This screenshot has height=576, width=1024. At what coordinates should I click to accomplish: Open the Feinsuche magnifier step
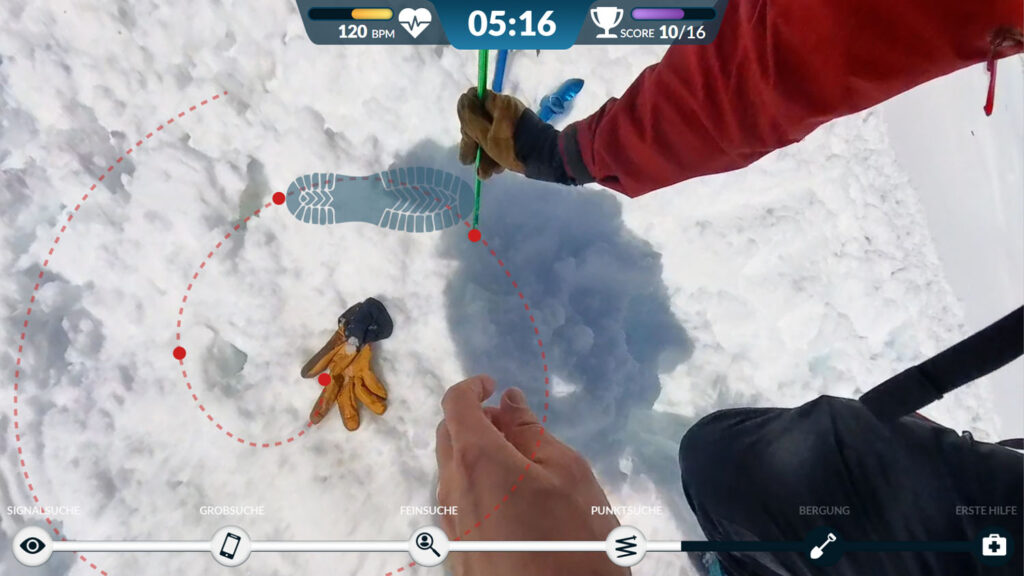[428, 545]
